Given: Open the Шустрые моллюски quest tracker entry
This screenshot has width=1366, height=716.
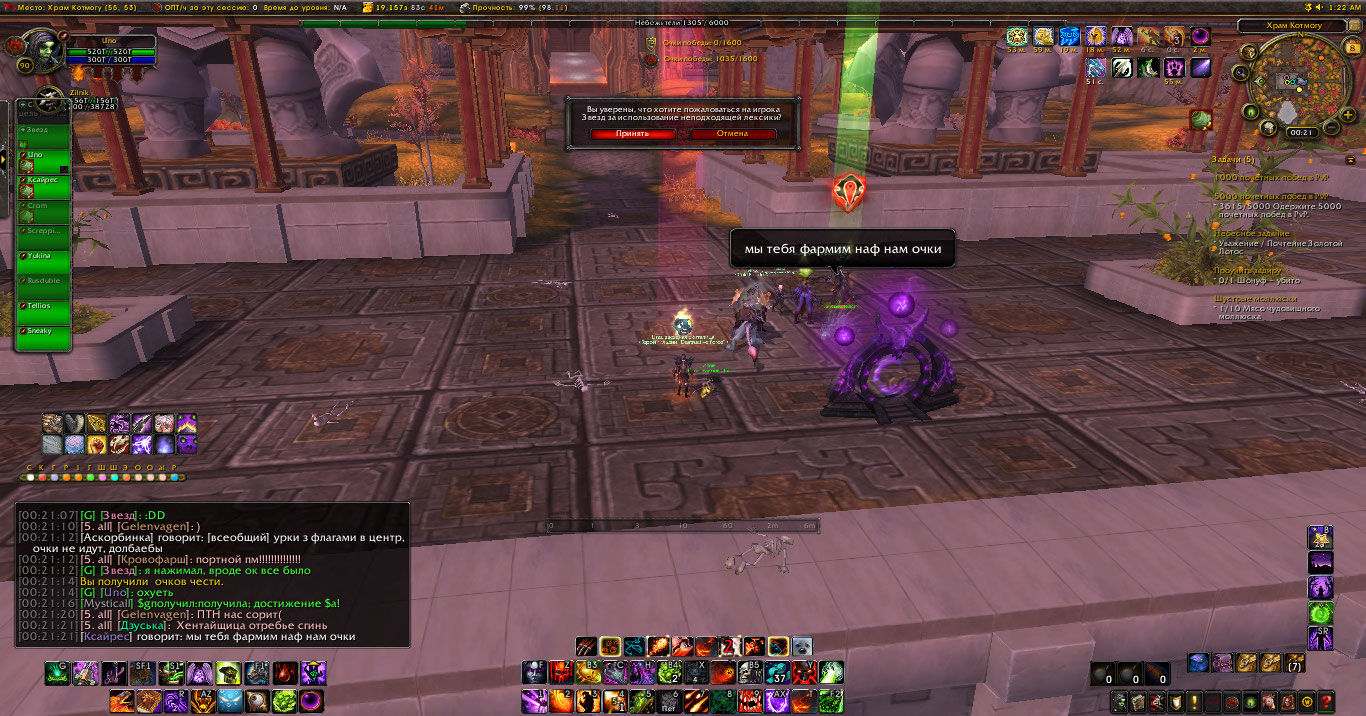Looking at the screenshot, I should tap(1255, 299).
